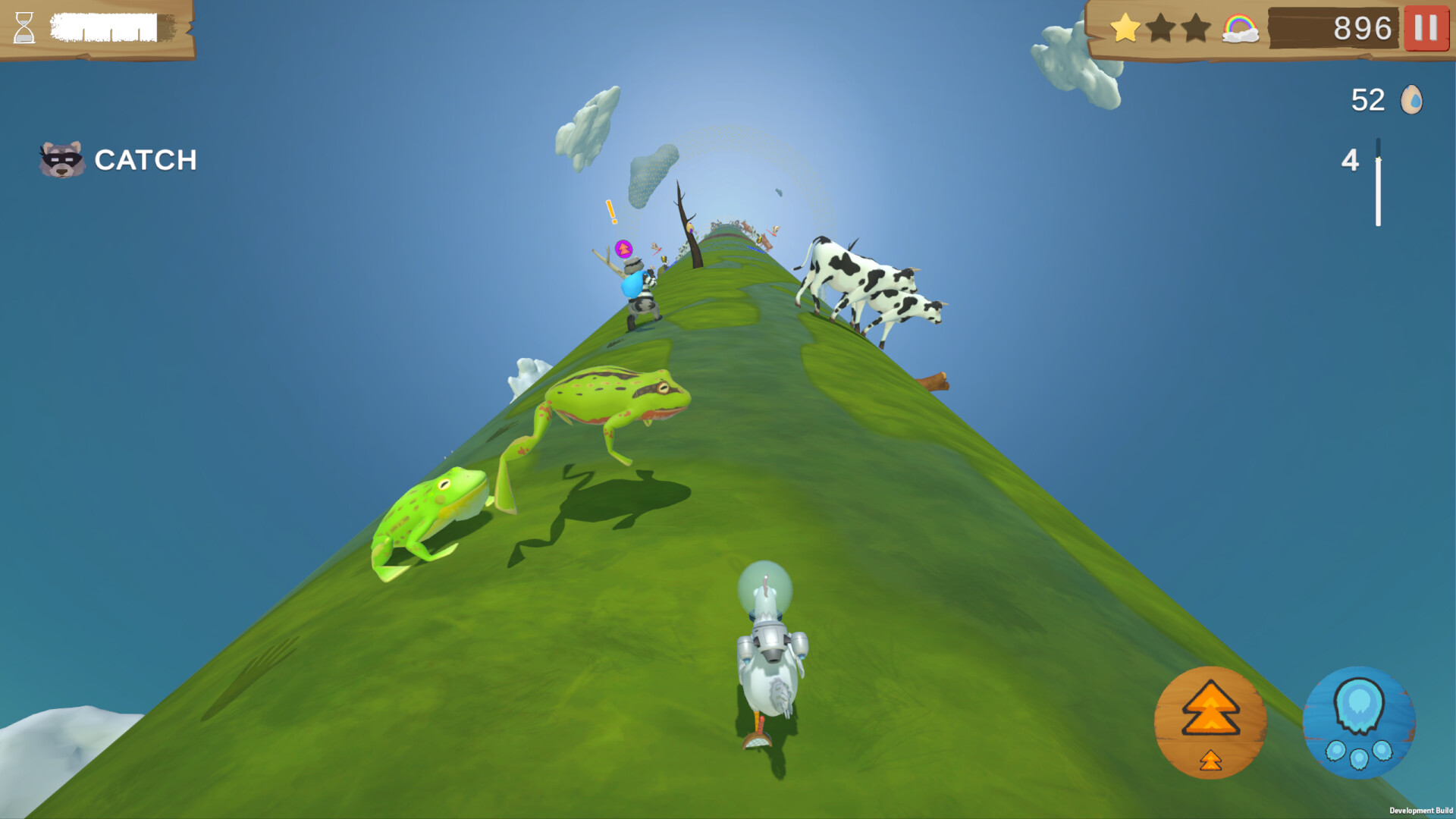Click the purple pickup above the raccoon enemy
The height and width of the screenshot is (819, 1456).
pyautogui.click(x=623, y=247)
